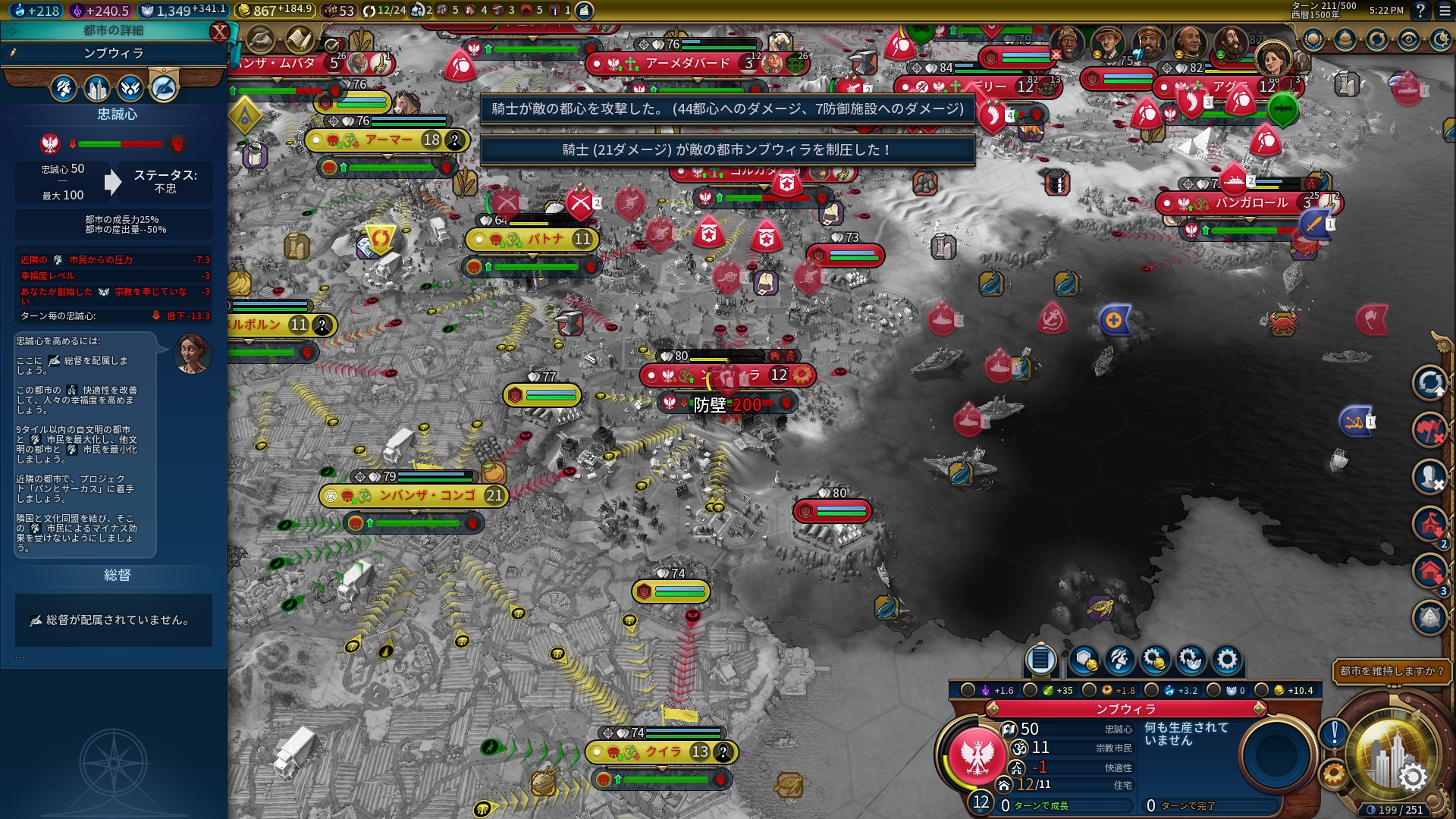Purchase a tile with gold hex icon
Screen dimensions: 1456x819
(1084, 660)
